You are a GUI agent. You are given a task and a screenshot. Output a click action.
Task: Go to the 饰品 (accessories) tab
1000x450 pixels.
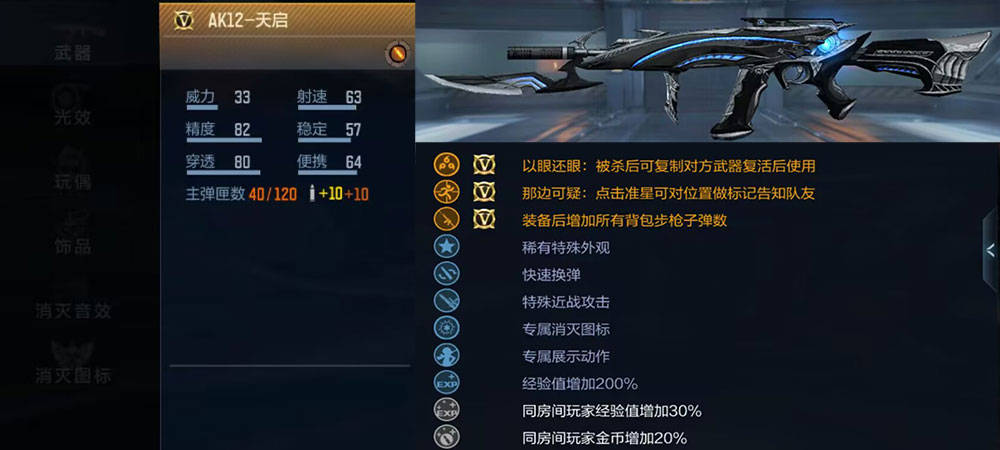coord(72,245)
